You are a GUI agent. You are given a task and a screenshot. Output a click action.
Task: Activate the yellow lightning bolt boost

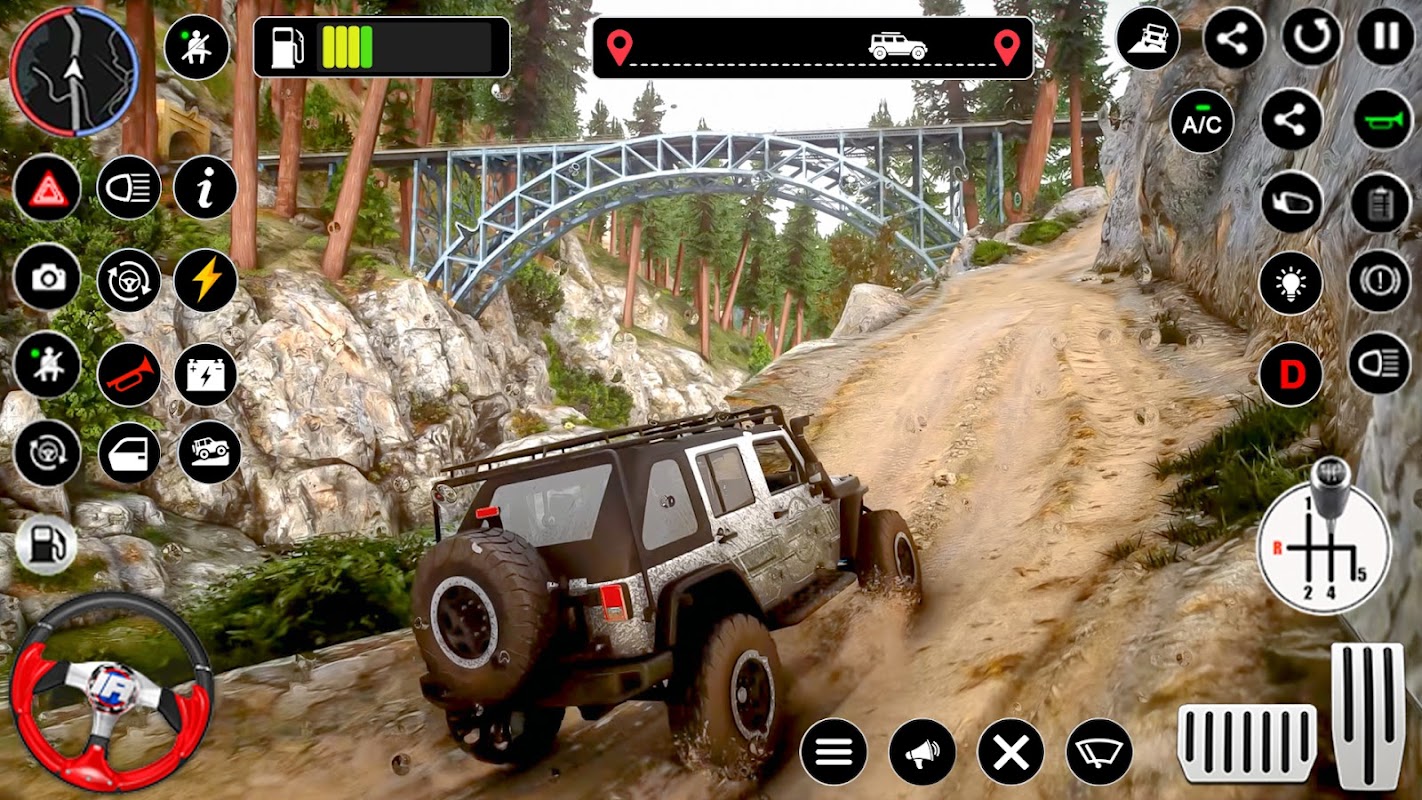[x=205, y=280]
